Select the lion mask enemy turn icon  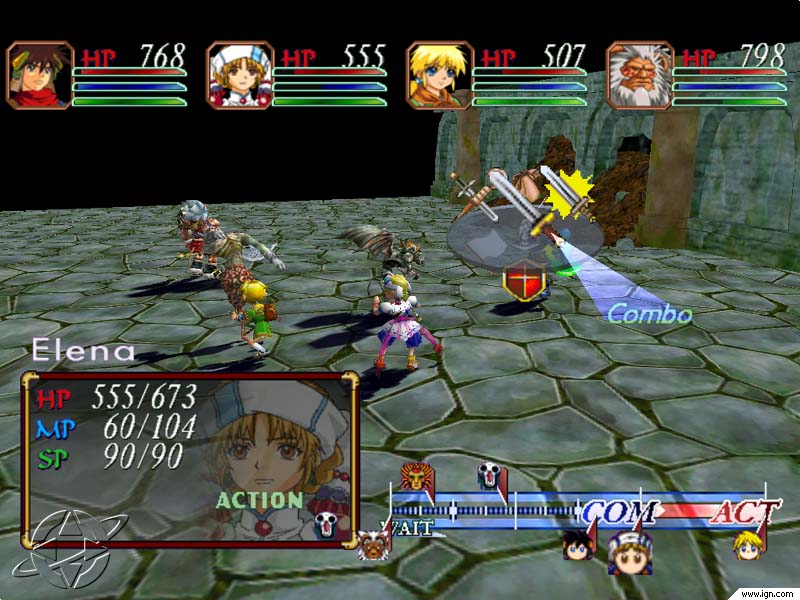414,477
